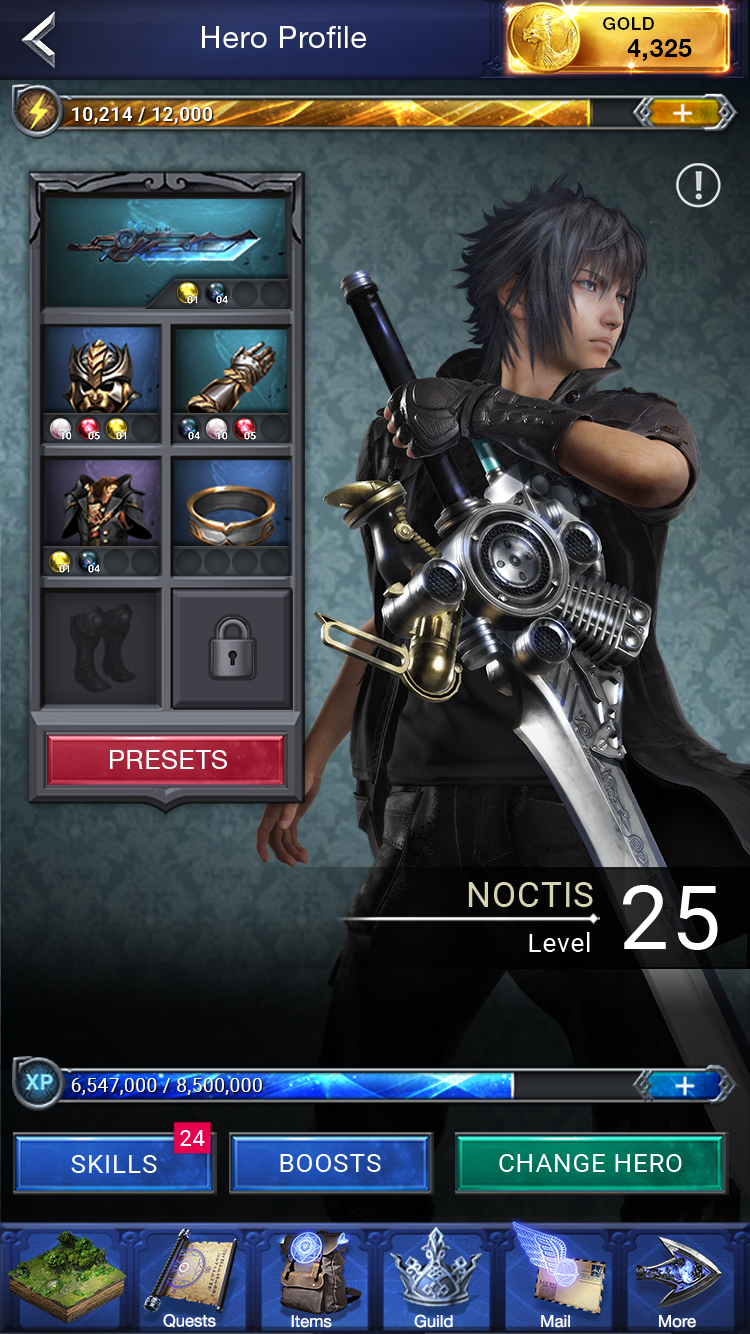Check the Mail inbox
Image resolution: width=750 pixels, height=1334 pixels.
point(555,1280)
